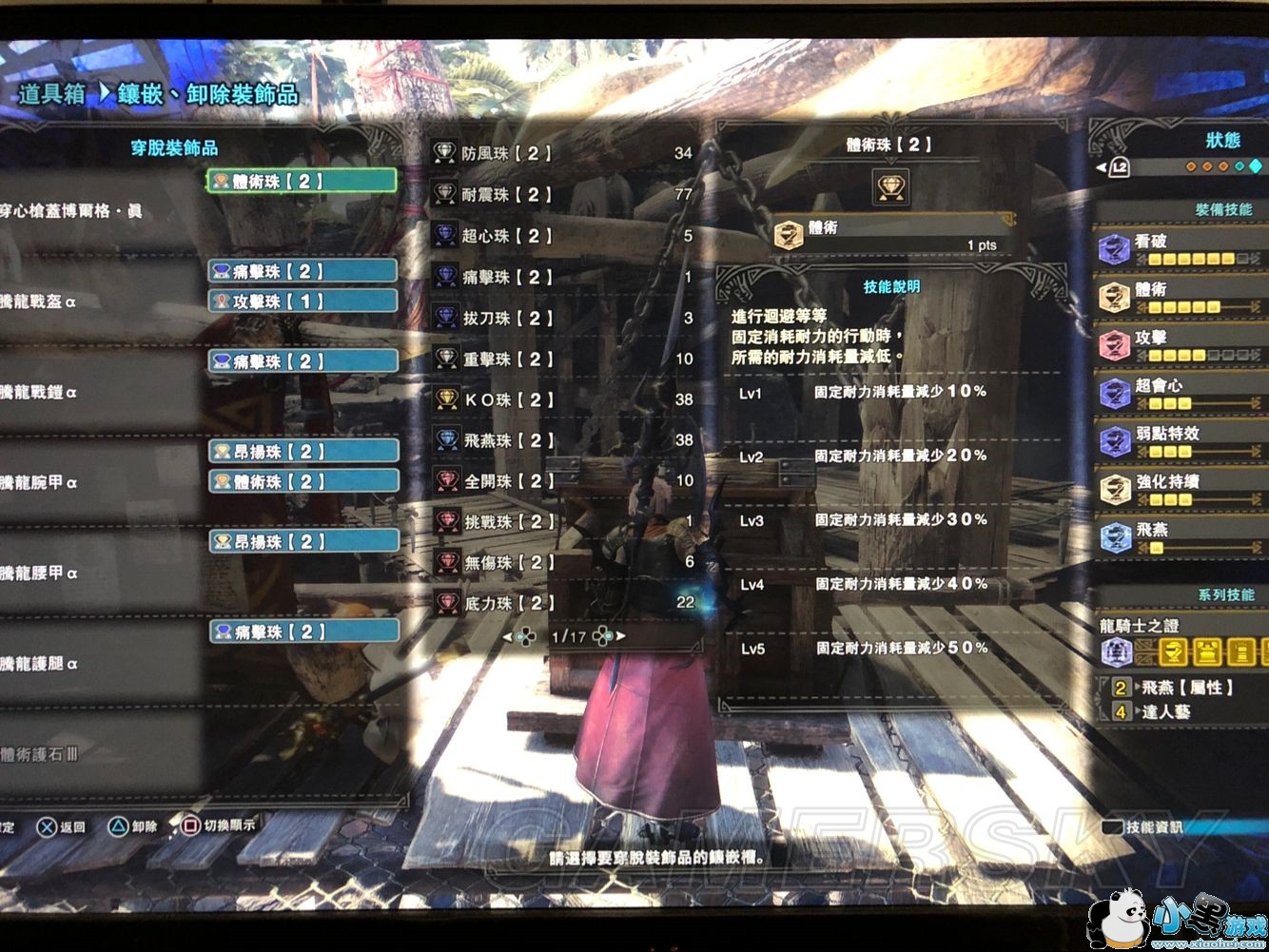This screenshot has width=1269, height=952.
Task: Select the green-highlighted 體術珠【2】 weapon slot
Action: (x=301, y=181)
